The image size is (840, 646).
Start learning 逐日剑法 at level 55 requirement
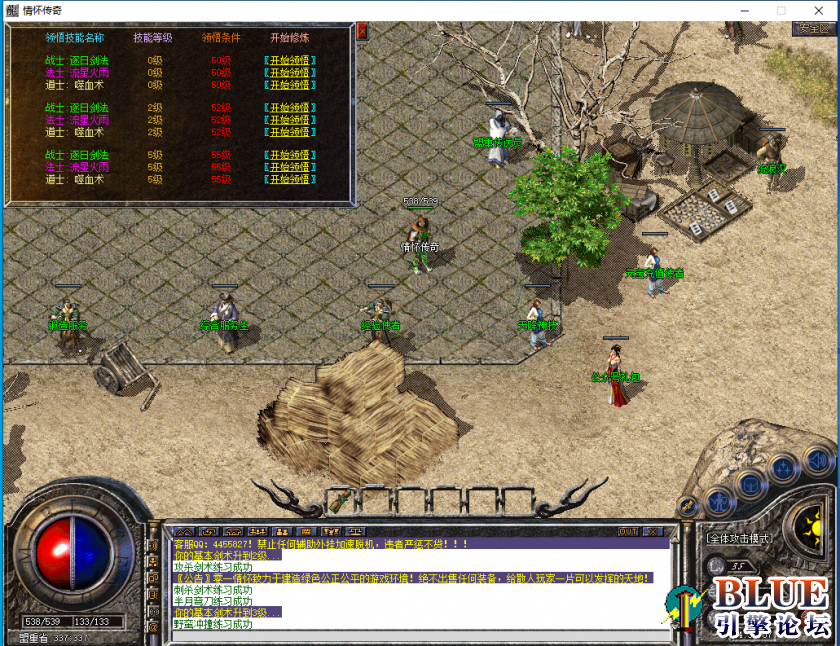point(290,156)
